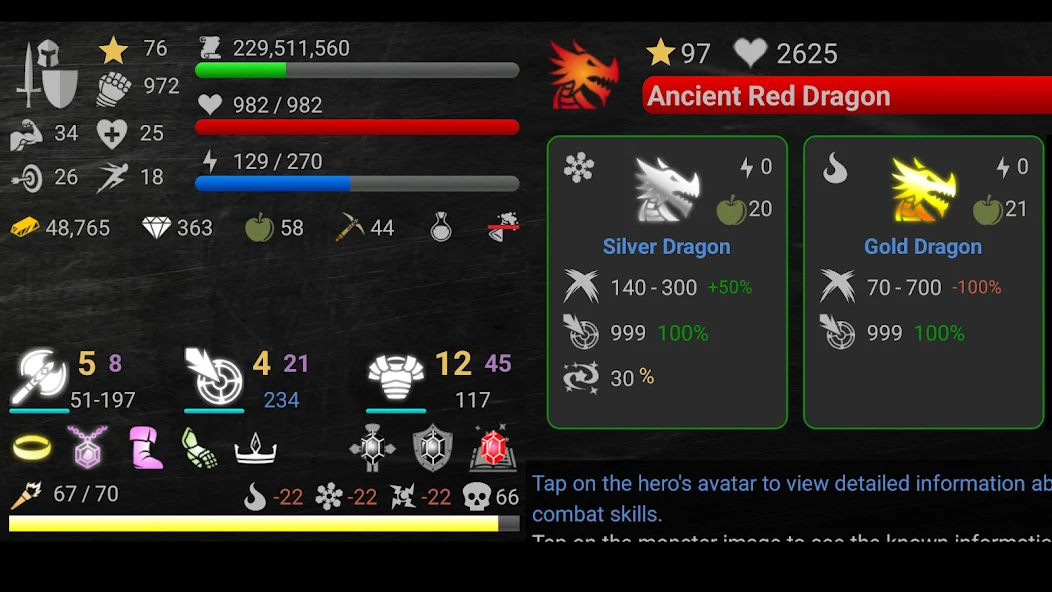The image size is (1052, 592).
Task: Tap the crossed-out meat icon
Action: pos(503,228)
